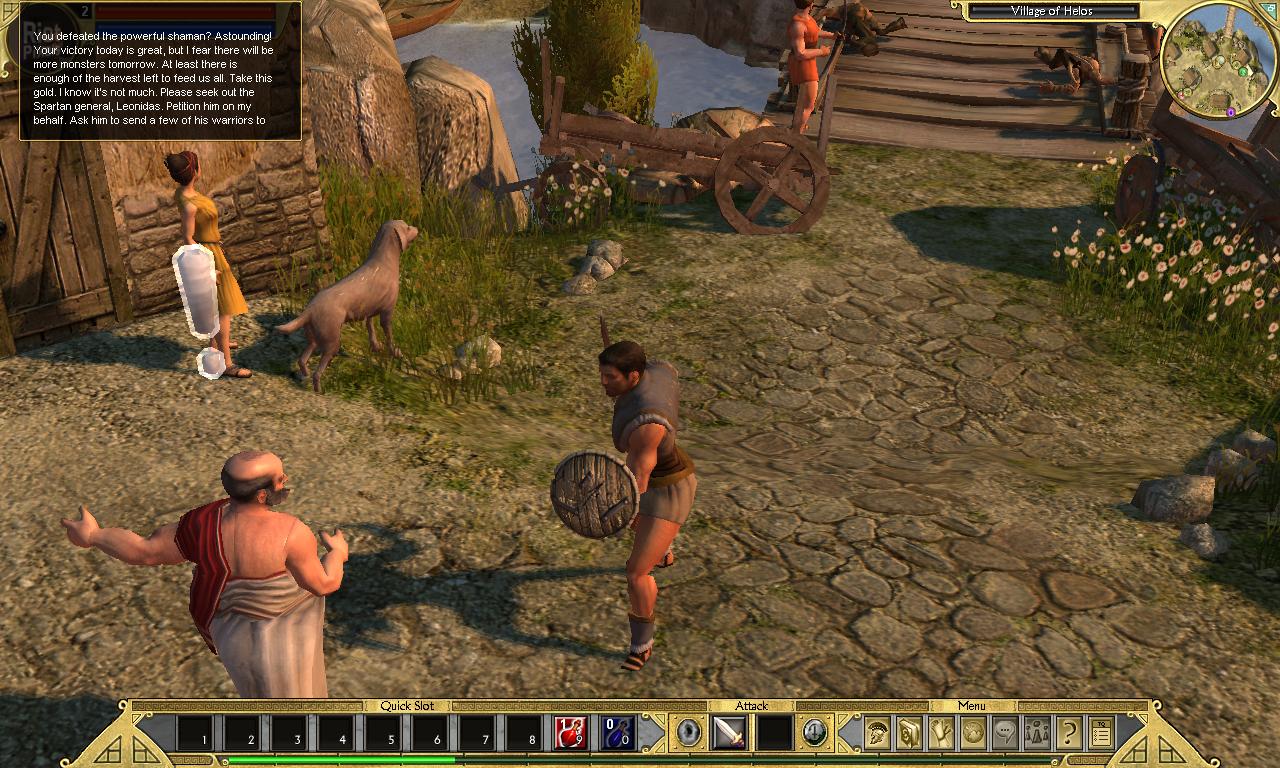Open the chat speech bubble icon

coord(1005,733)
